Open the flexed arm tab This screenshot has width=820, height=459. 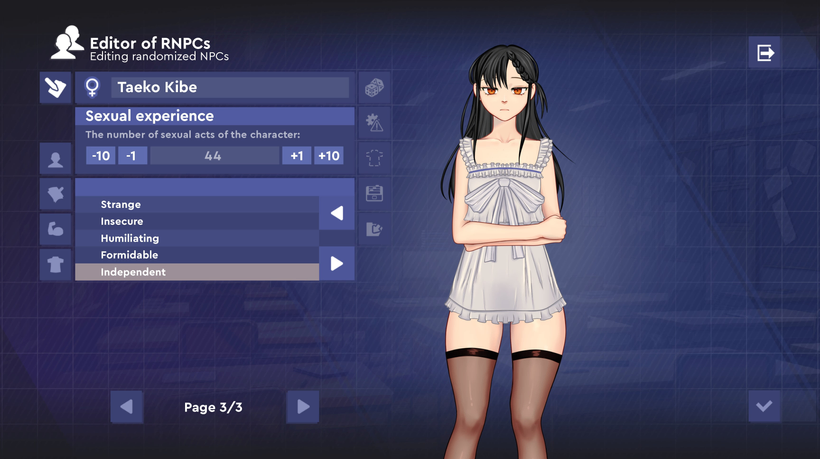click(55, 228)
